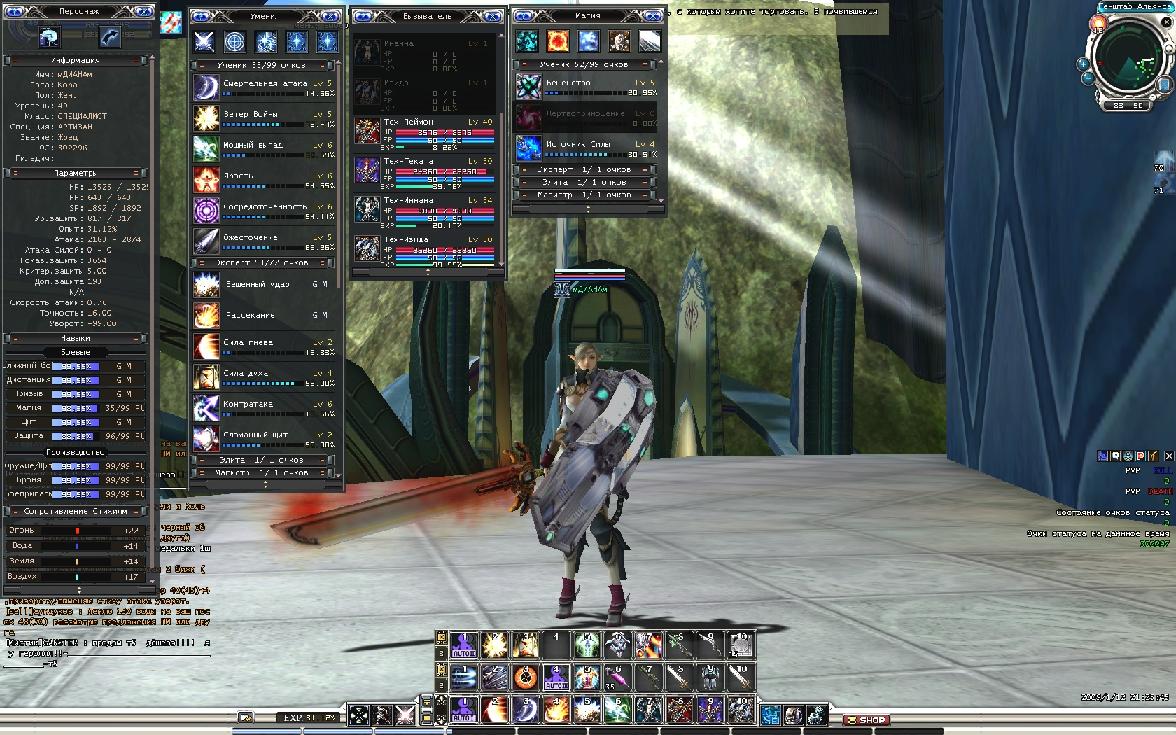Choose the Смертельная атака skill
The height and width of the screenshot is (735, 1176).
(x=206, y=87)
